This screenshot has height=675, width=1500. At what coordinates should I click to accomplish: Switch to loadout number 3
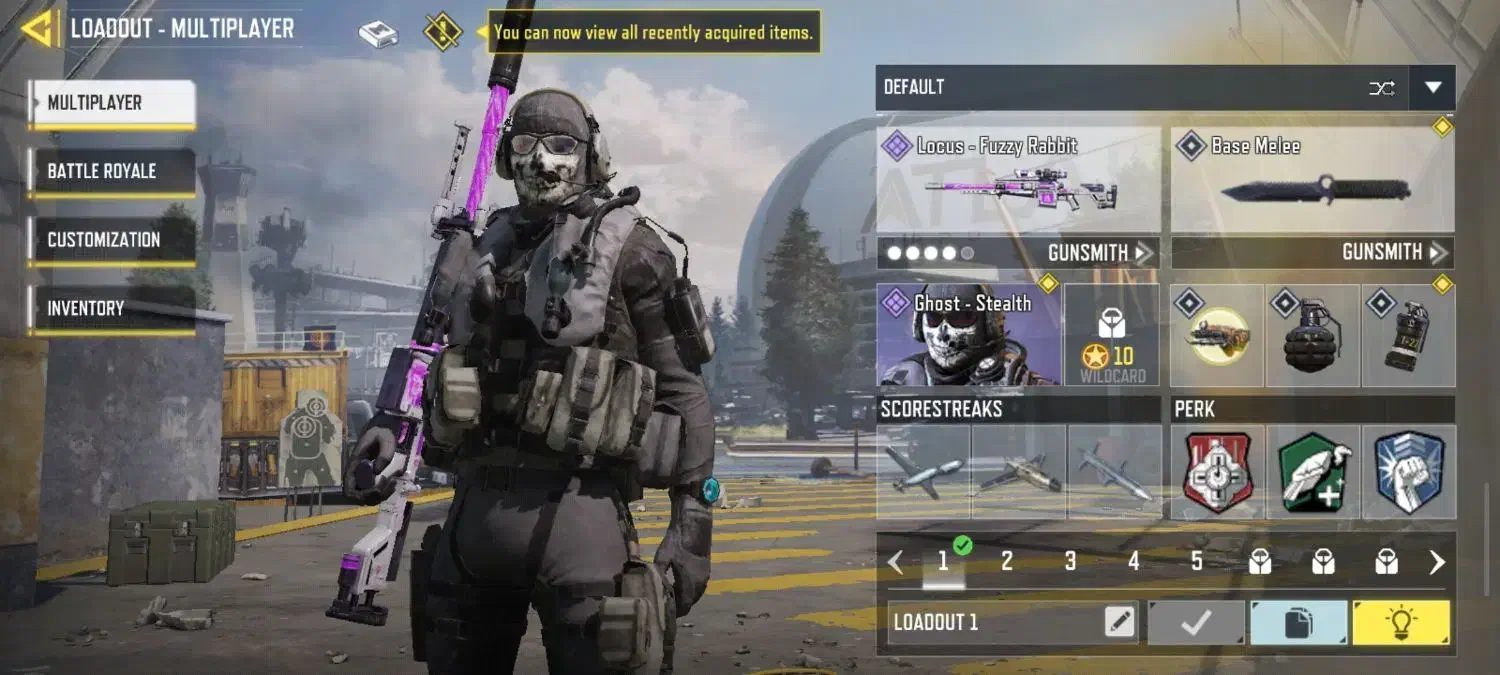point(1070,562)
